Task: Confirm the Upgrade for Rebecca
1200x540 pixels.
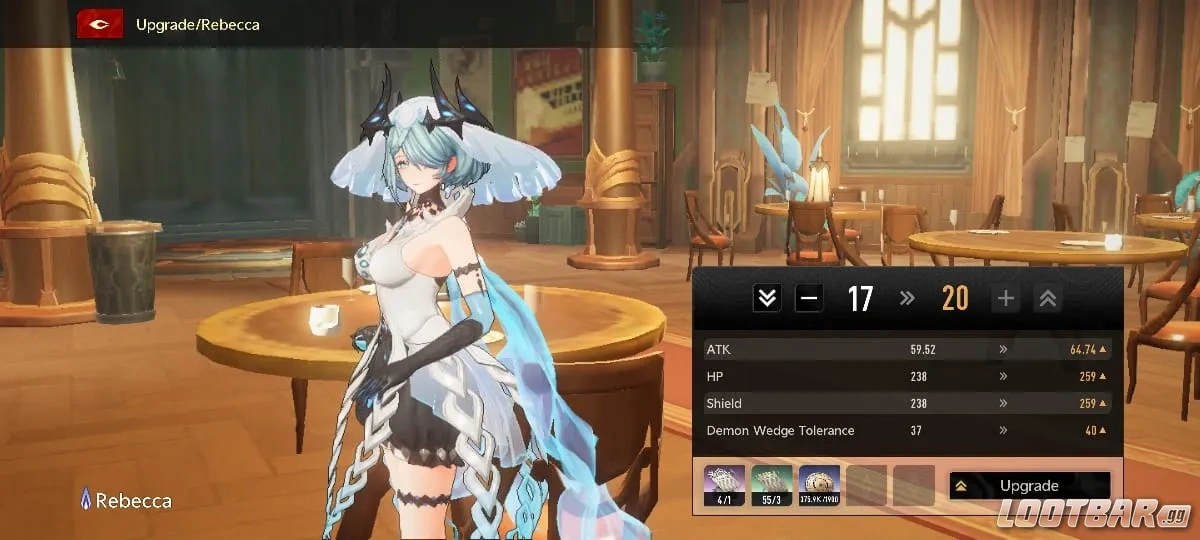Action: pyautogui.click(x=1029, y=486)
